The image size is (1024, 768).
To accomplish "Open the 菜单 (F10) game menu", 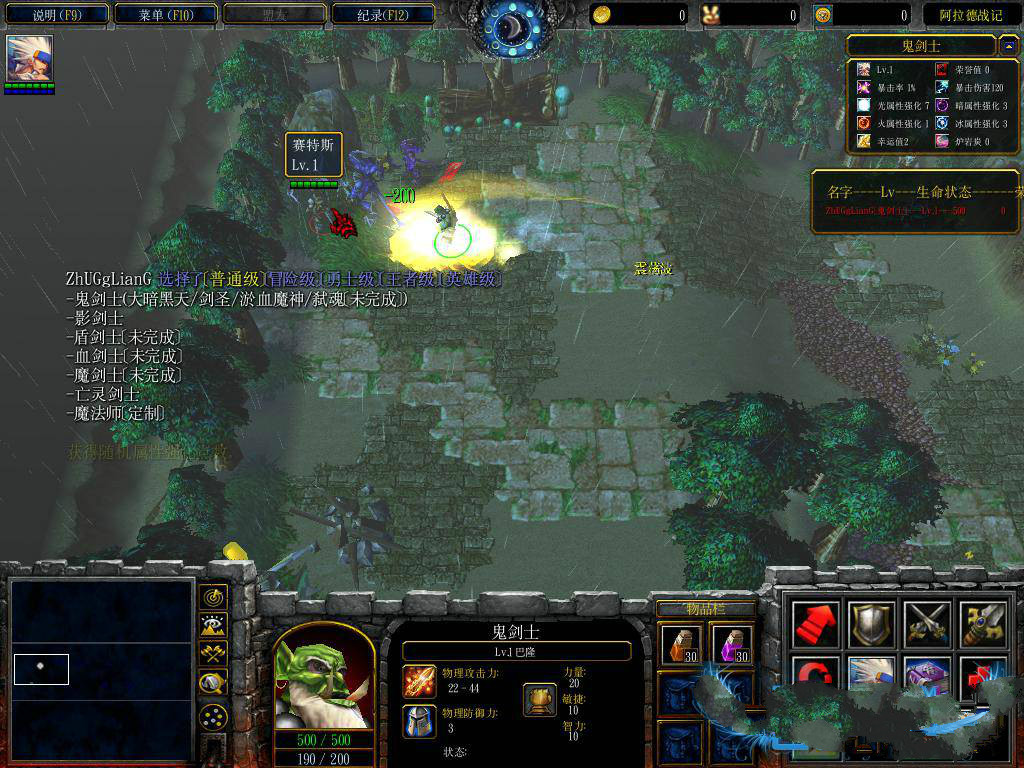I will tap(165, 15).
